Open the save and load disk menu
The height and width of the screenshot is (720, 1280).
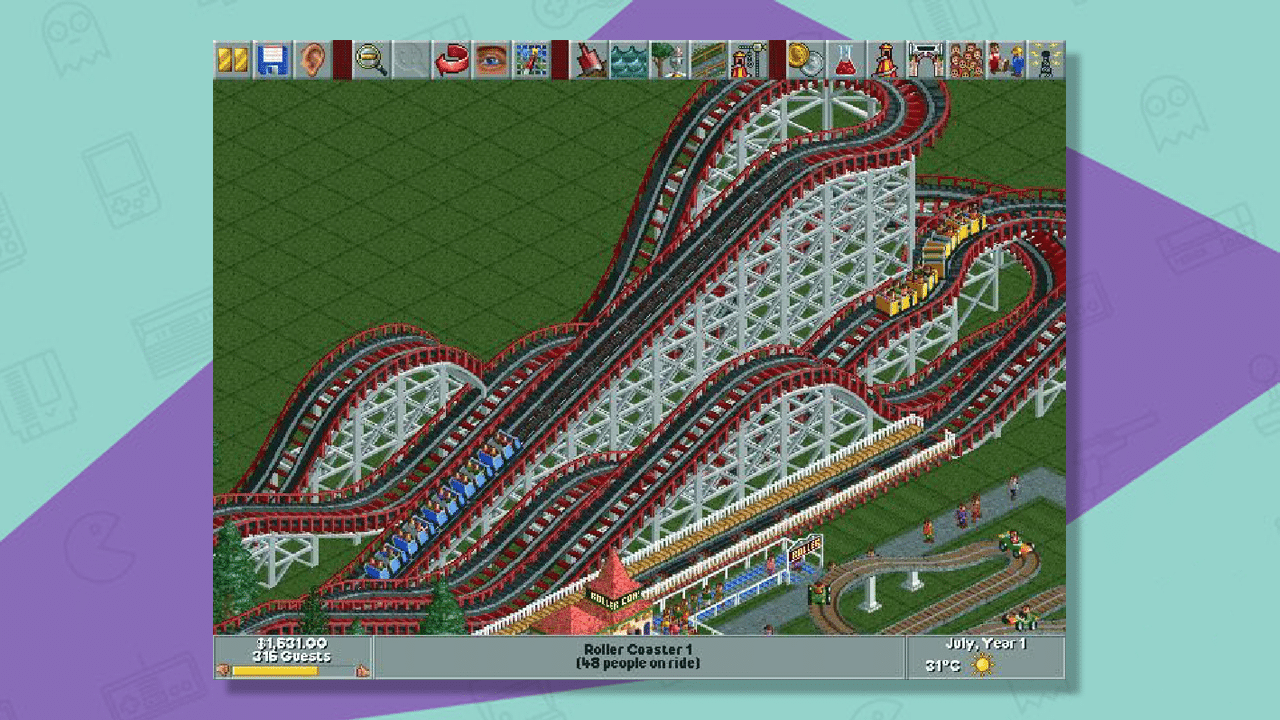[x=272, y=60]
